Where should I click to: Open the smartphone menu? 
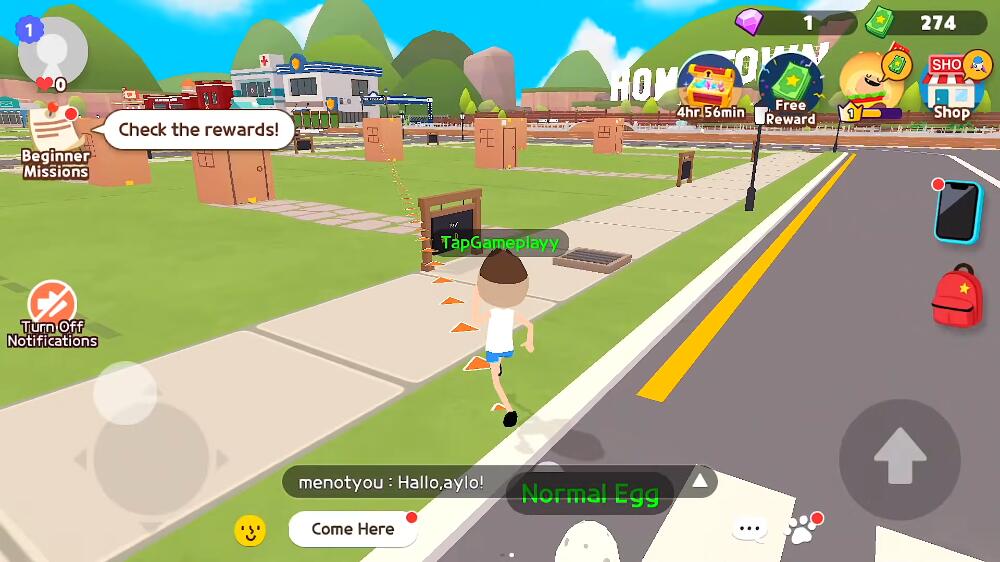pos(958,211)
